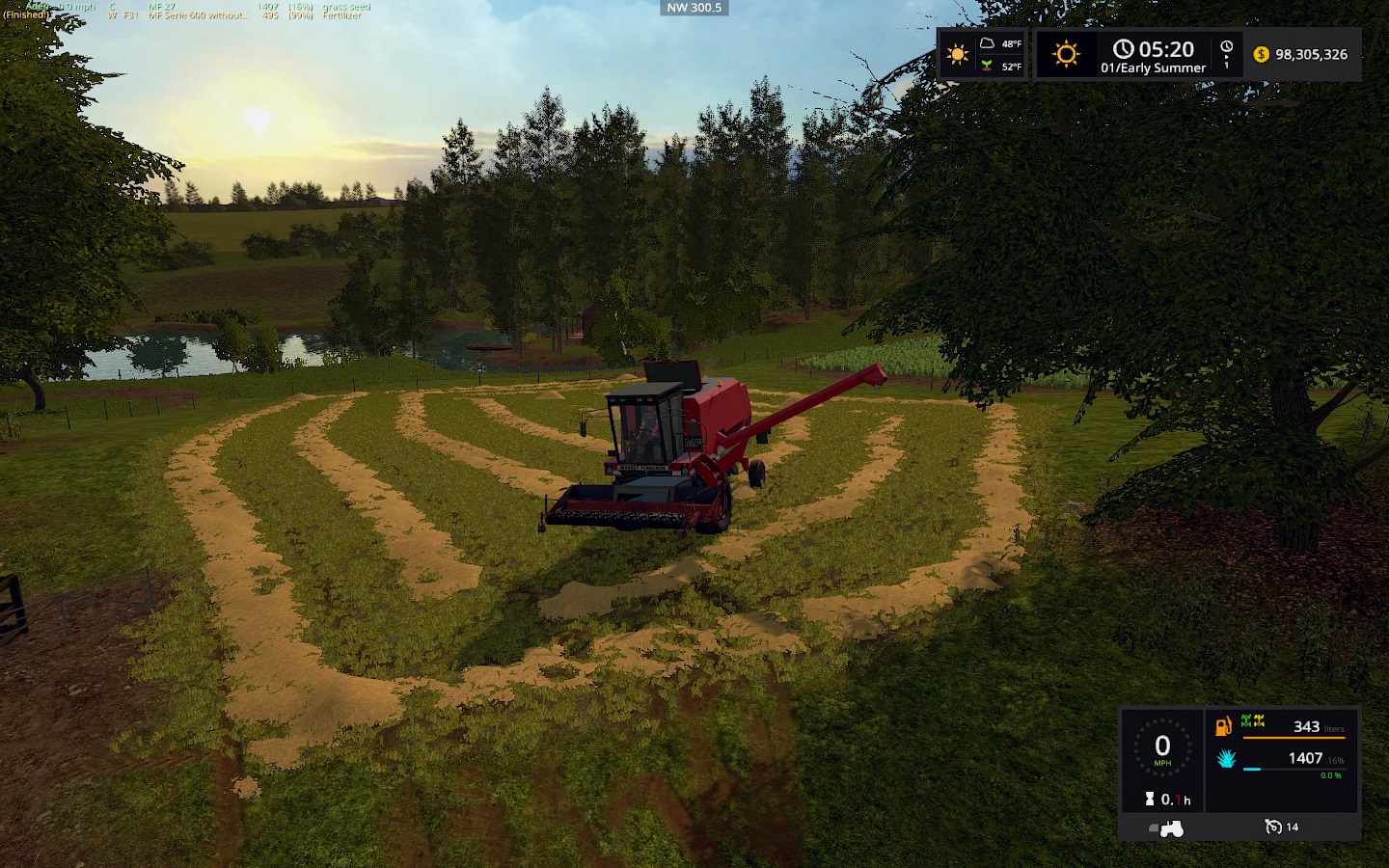Select the cyan grass fill-type icon
The width and height of the screenshot is (1389, 868).
pos(1226,758)
